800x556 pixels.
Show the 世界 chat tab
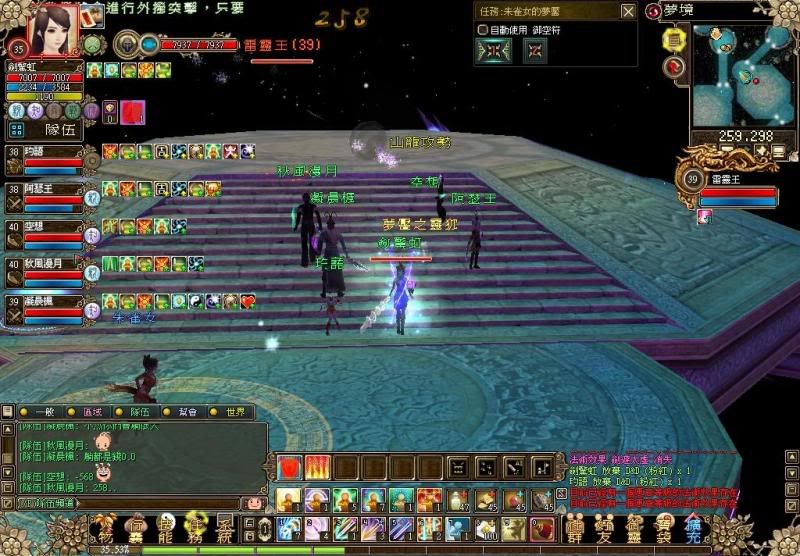[x=234, y=411]
